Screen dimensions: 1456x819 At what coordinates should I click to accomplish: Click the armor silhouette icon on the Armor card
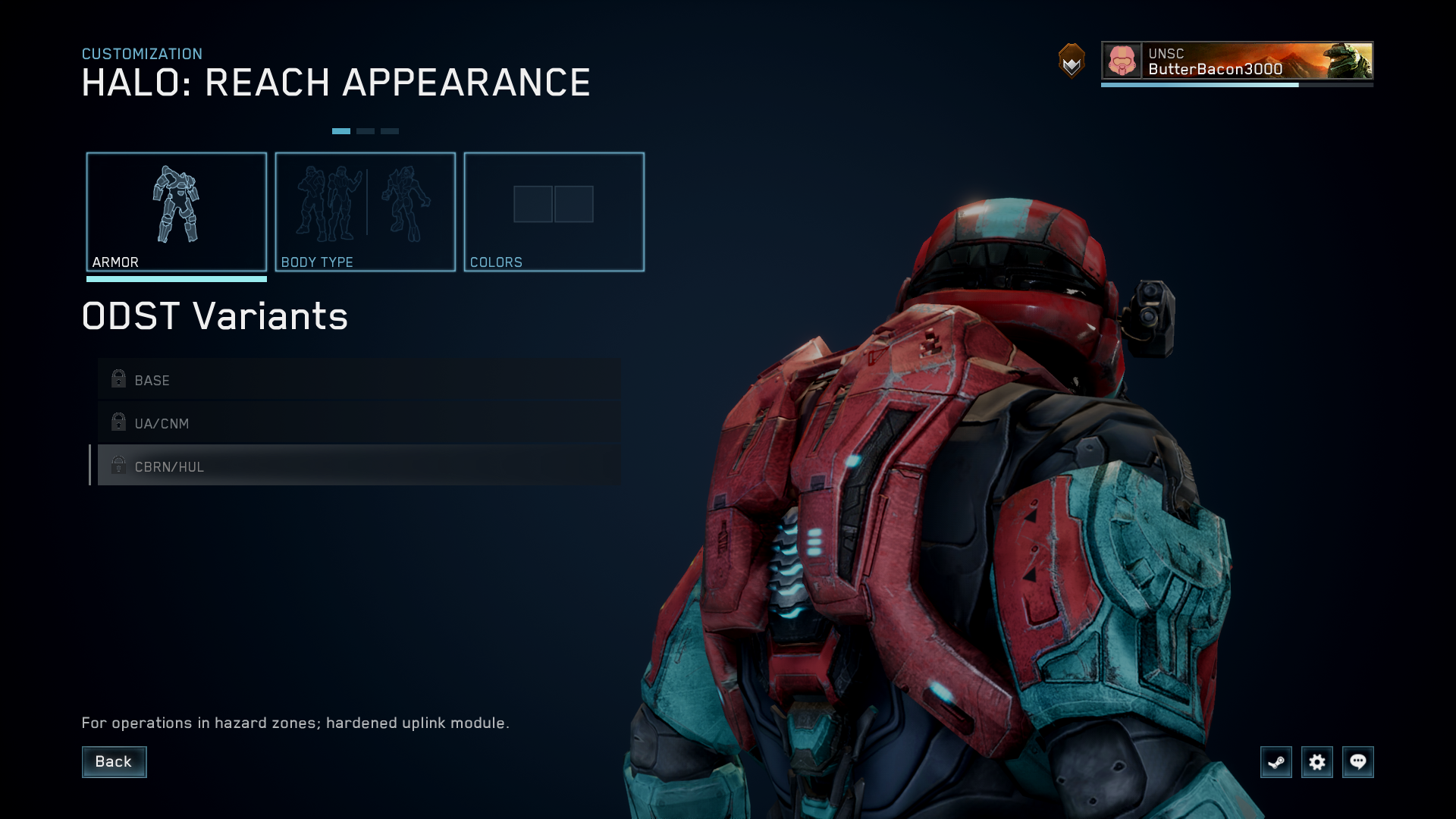177,205
